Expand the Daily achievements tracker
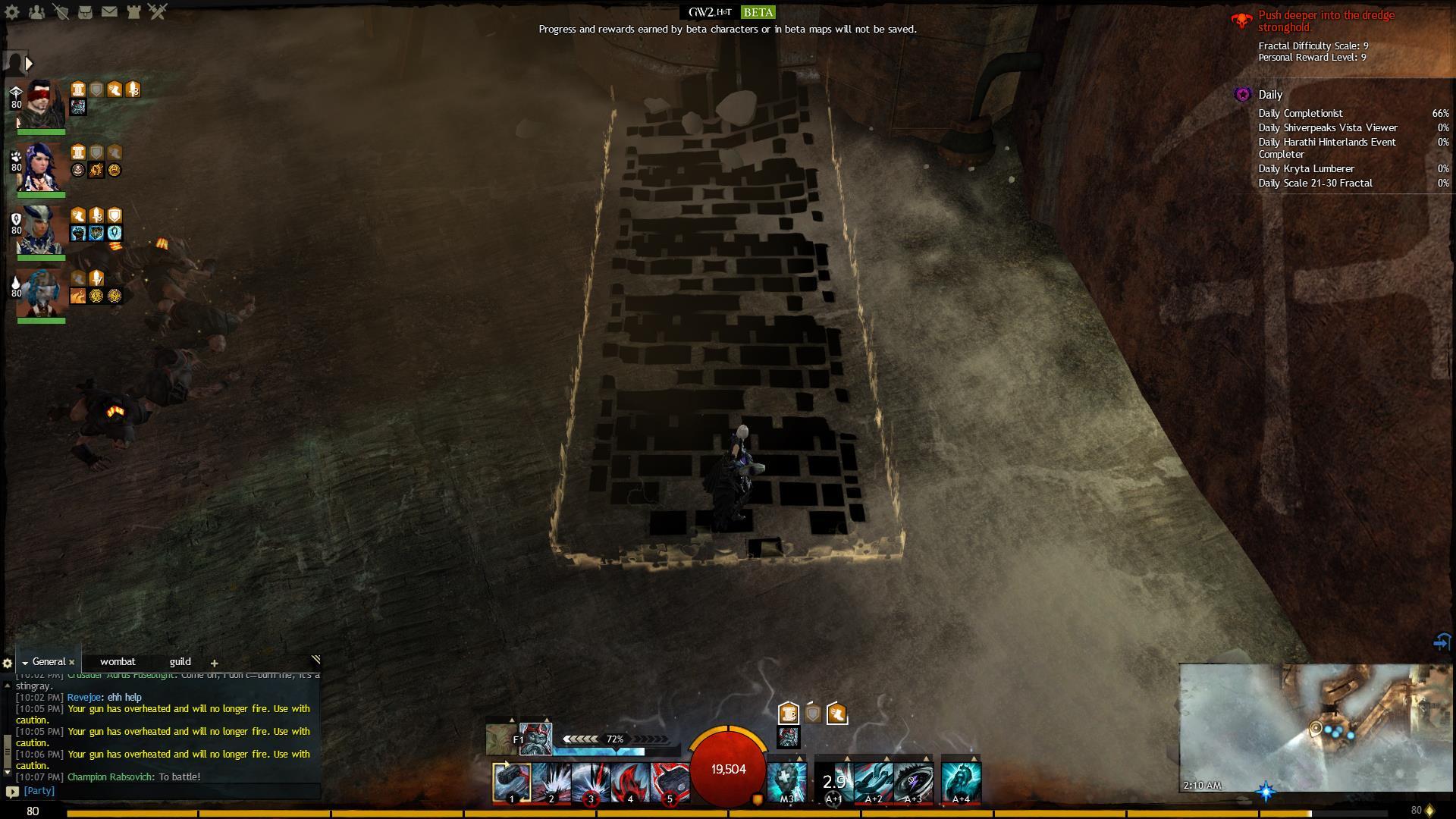 pyautogui.click(x=1270, y=95)
